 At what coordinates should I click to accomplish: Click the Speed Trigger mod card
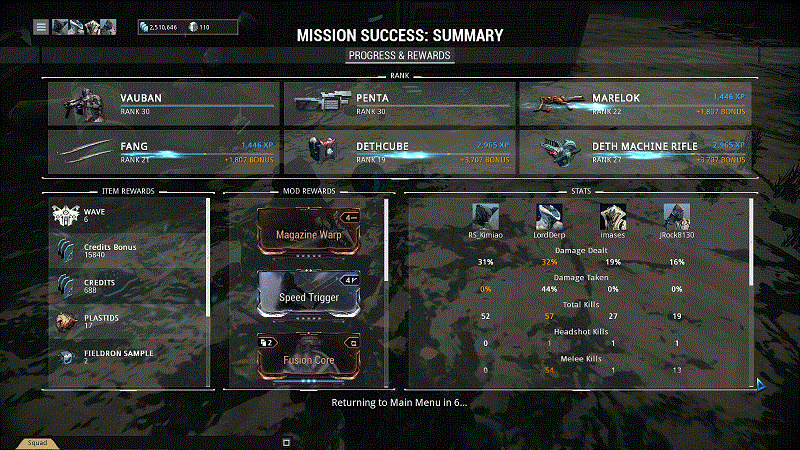(308, 296)
